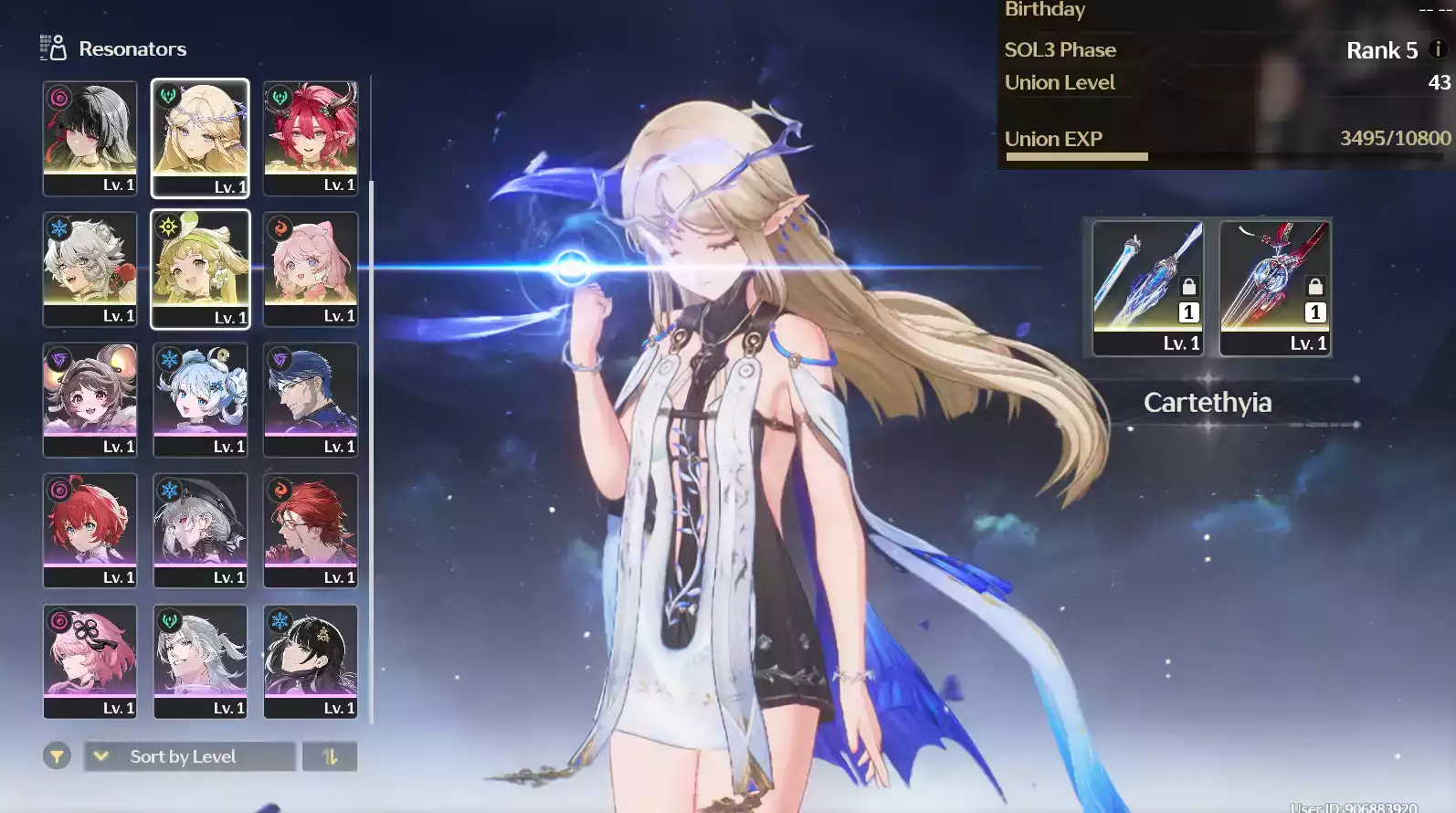Choose the red-haired horned resonator

[311, 137]
